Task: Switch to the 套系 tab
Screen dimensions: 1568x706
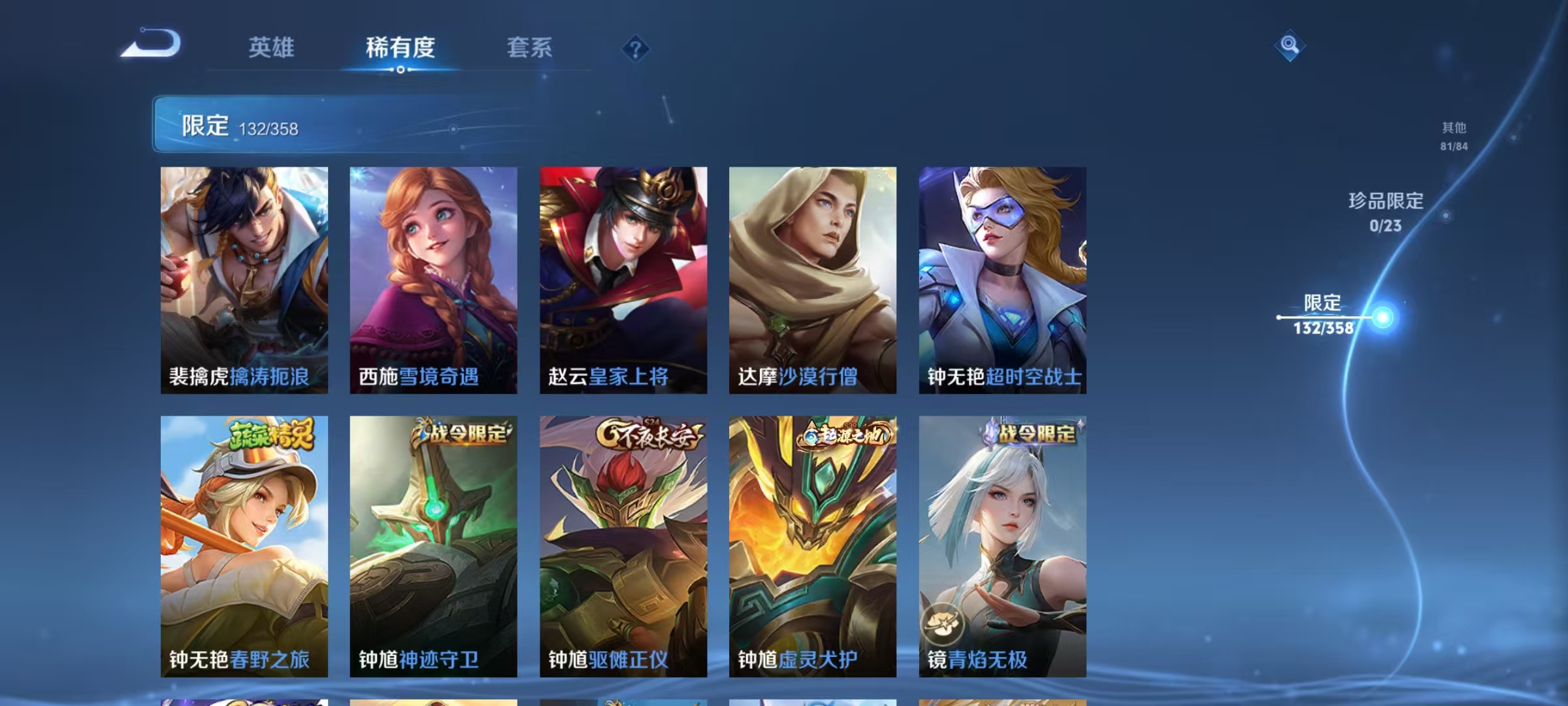Action: [530, 48]
